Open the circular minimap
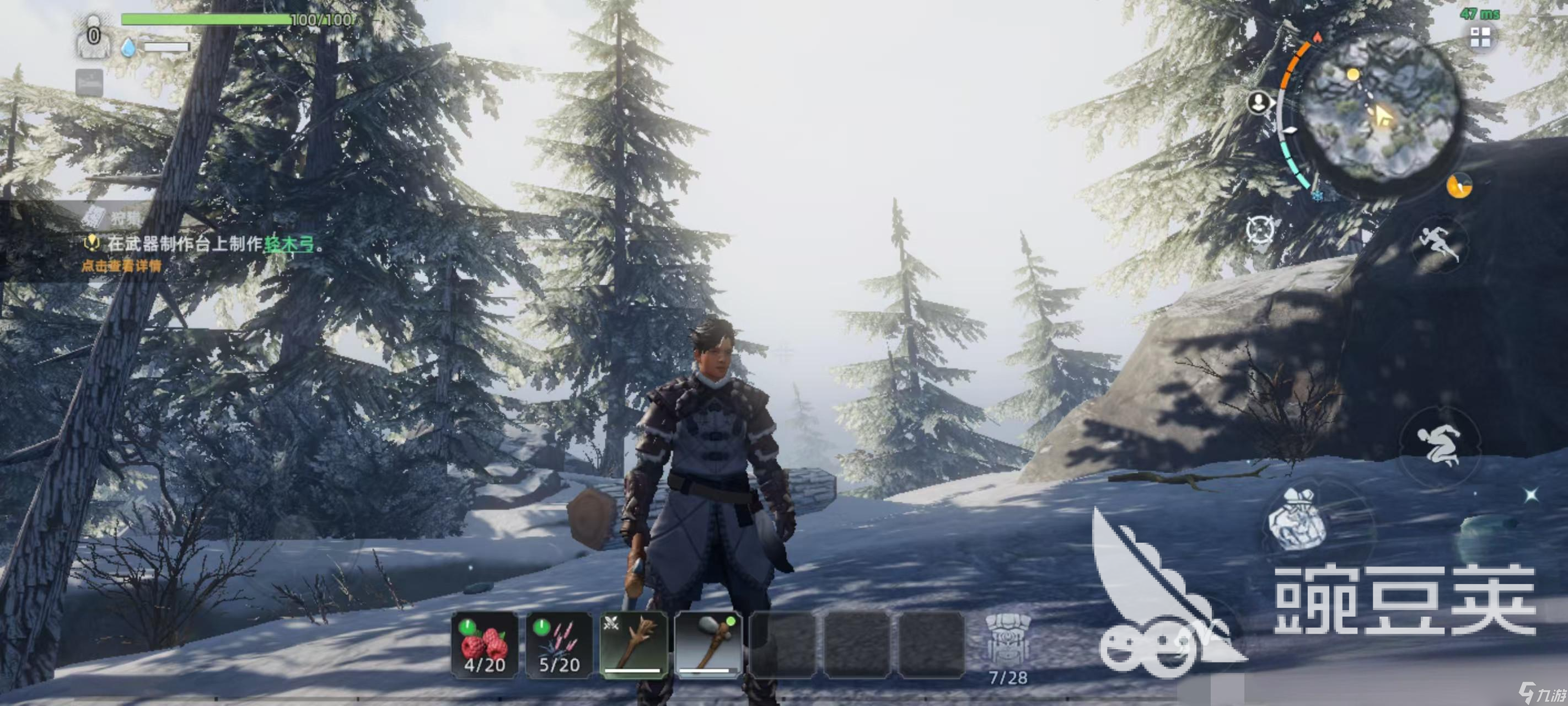This screenshot has height=706, width=1568. (1381, 108)
